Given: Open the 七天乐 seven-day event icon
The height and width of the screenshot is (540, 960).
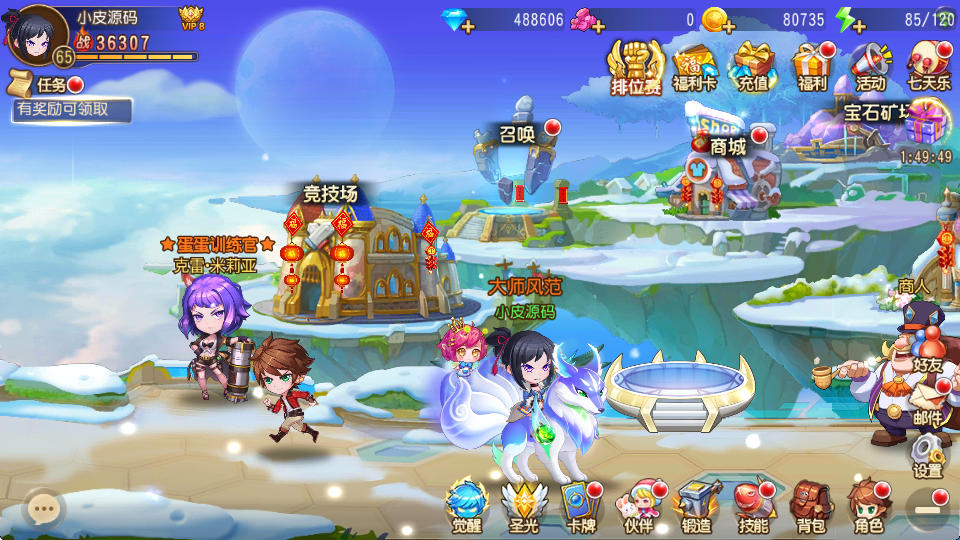Looking at the screenshot, I should (929, 67).
